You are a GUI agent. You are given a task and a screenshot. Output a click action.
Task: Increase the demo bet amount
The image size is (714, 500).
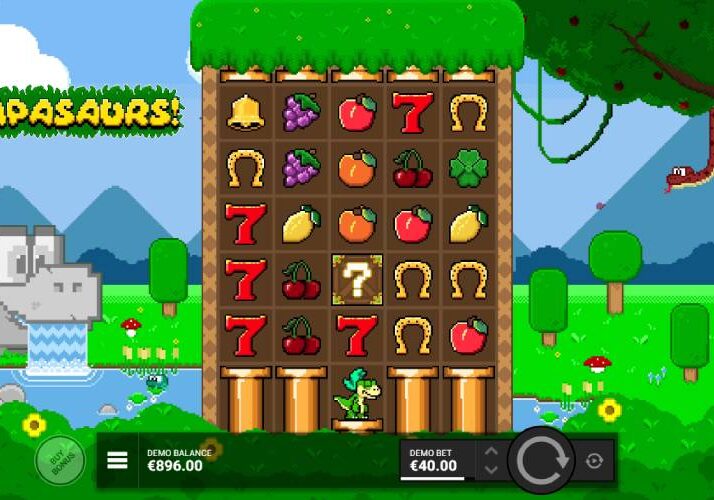(x=490, y=451)
